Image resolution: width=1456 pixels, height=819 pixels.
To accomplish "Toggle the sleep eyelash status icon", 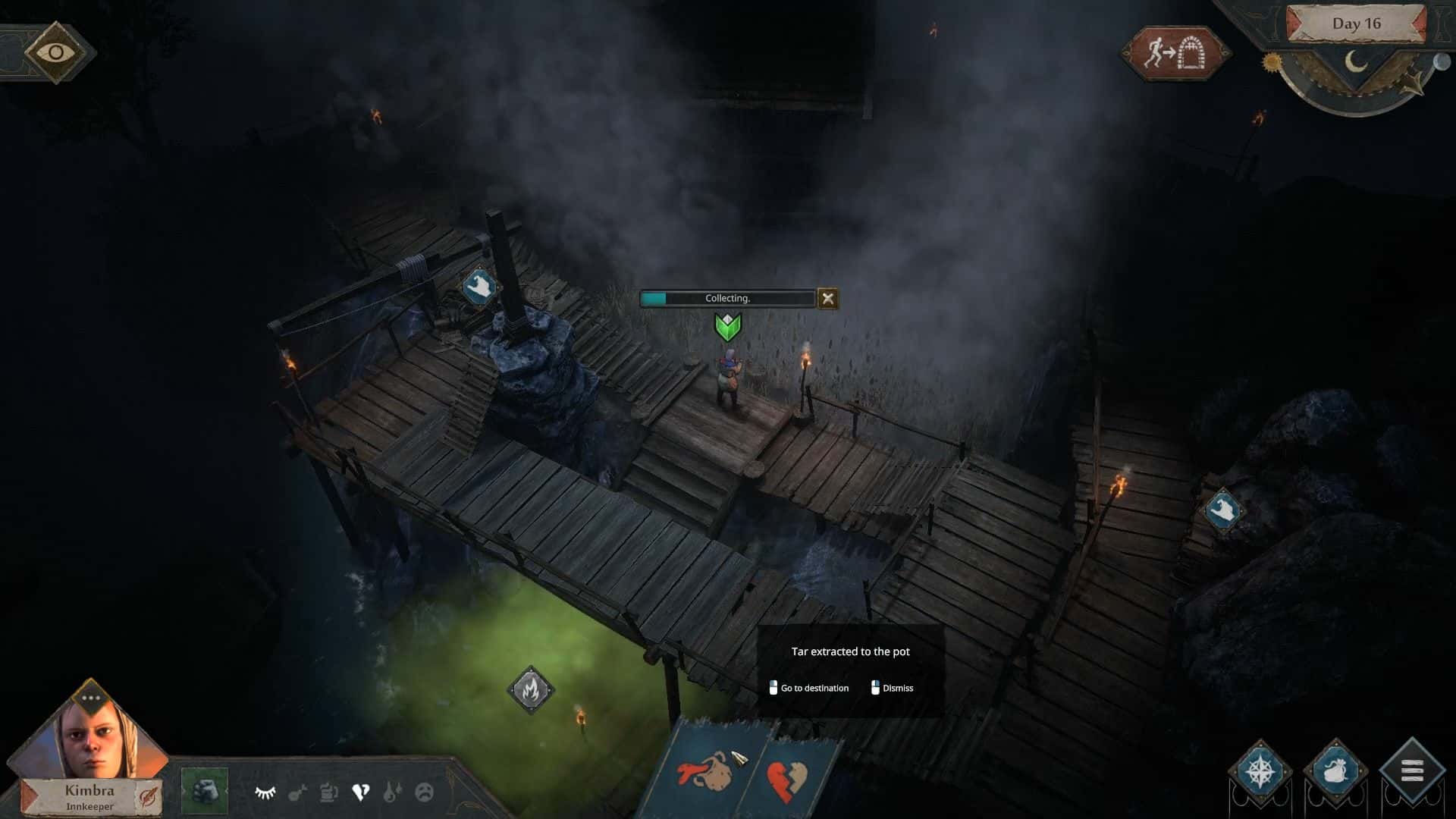I will point(265,791).
